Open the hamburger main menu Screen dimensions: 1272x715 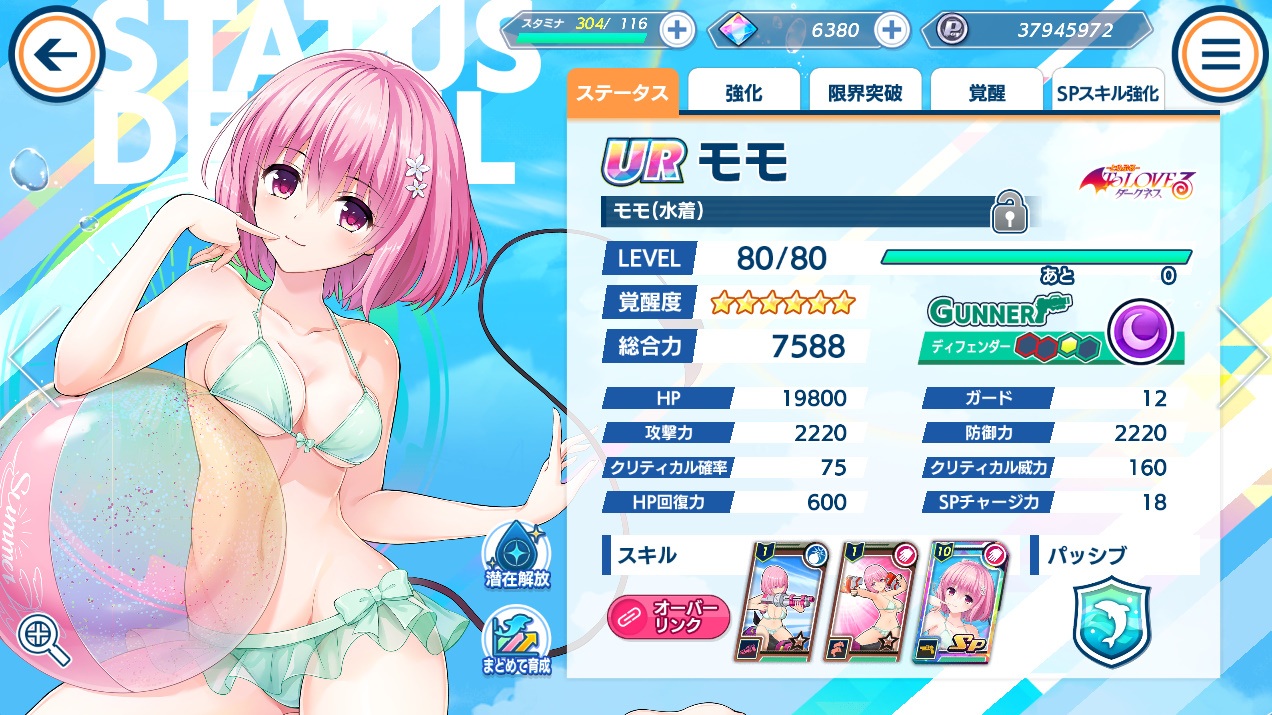tap(1220, 55)
